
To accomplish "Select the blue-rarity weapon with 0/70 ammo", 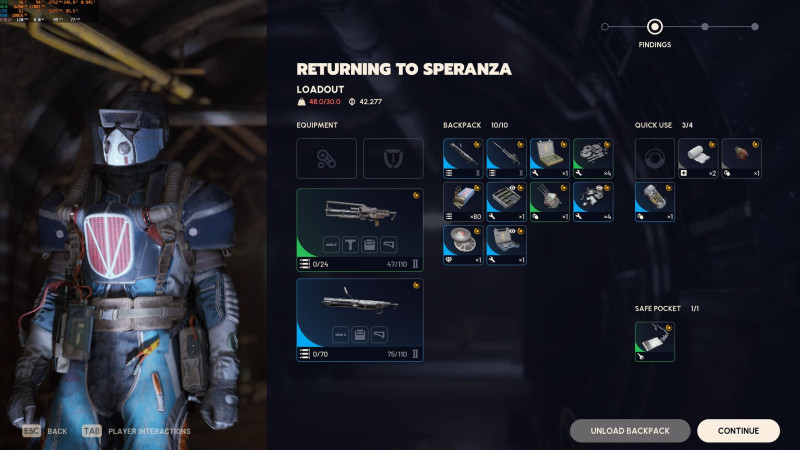I will pos(360,319).
